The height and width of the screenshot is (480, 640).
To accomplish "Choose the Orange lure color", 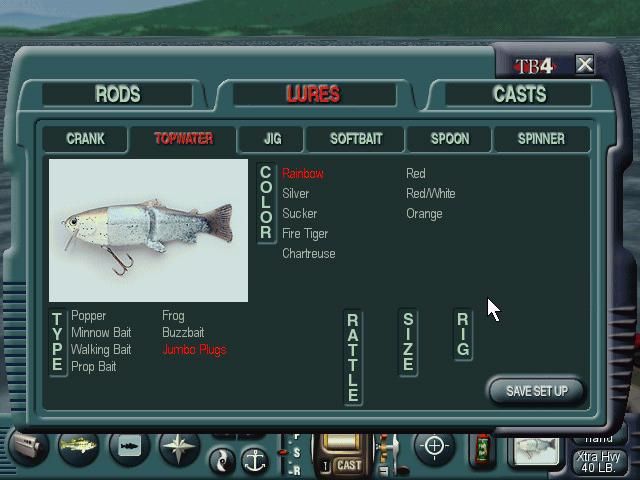I will click(x=424, y=214).
